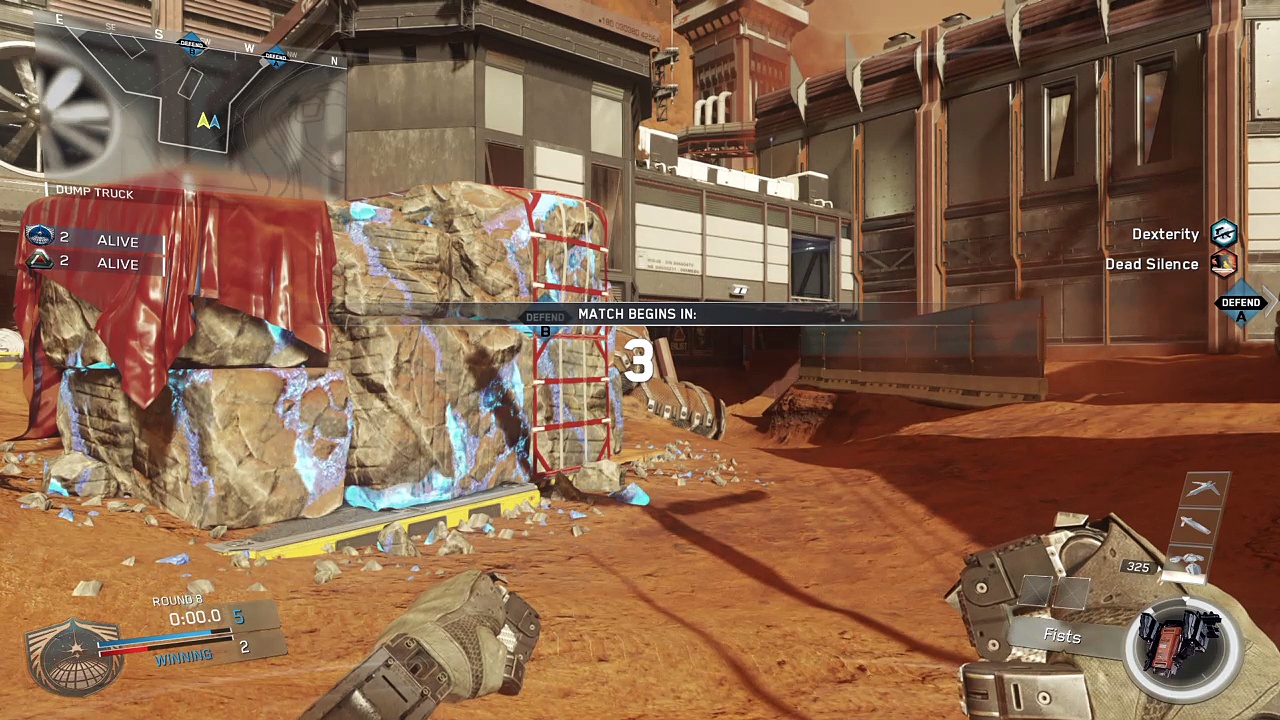Choose the top aircraft scorestreak slot
Screen dimensions: 1280x720
click(x=1204, y=488)
